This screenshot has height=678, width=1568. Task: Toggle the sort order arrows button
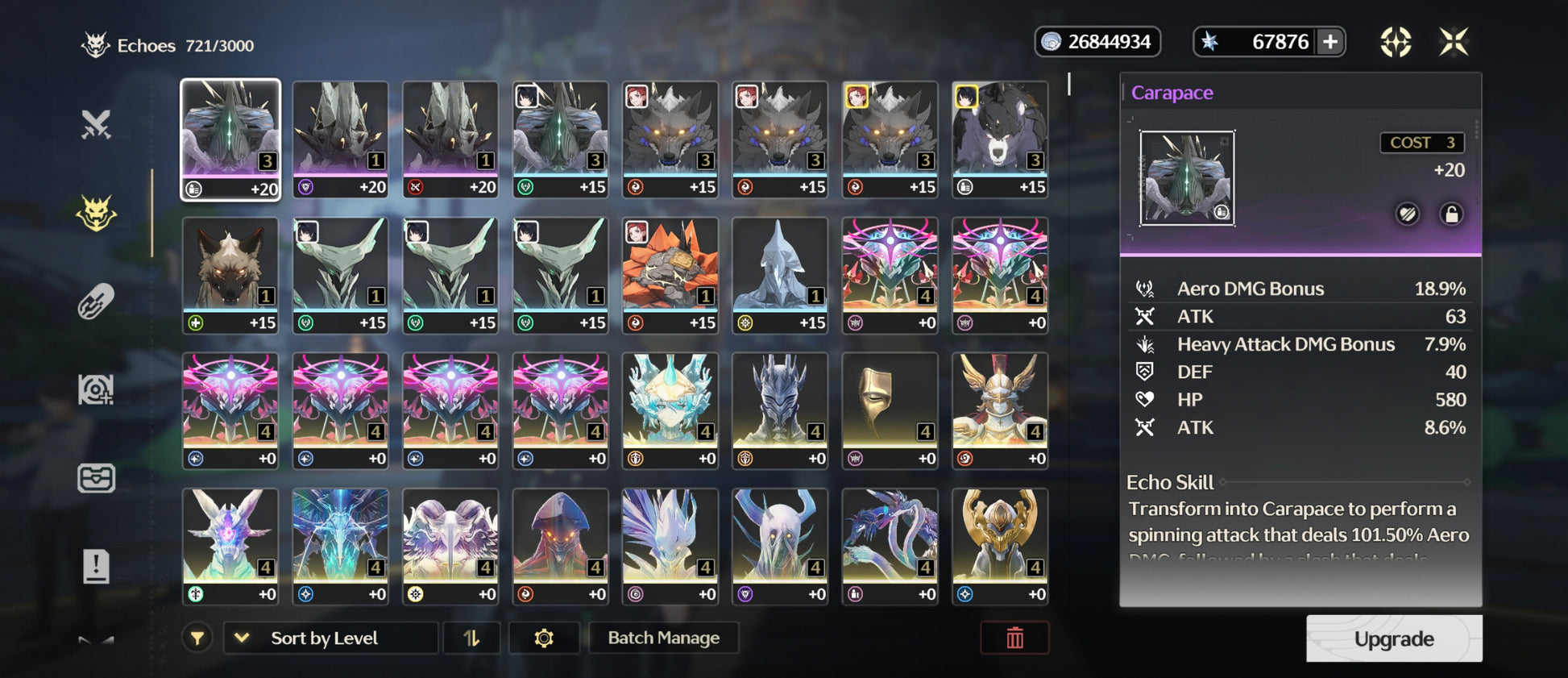pyautogui.click(x=471, y=638)
